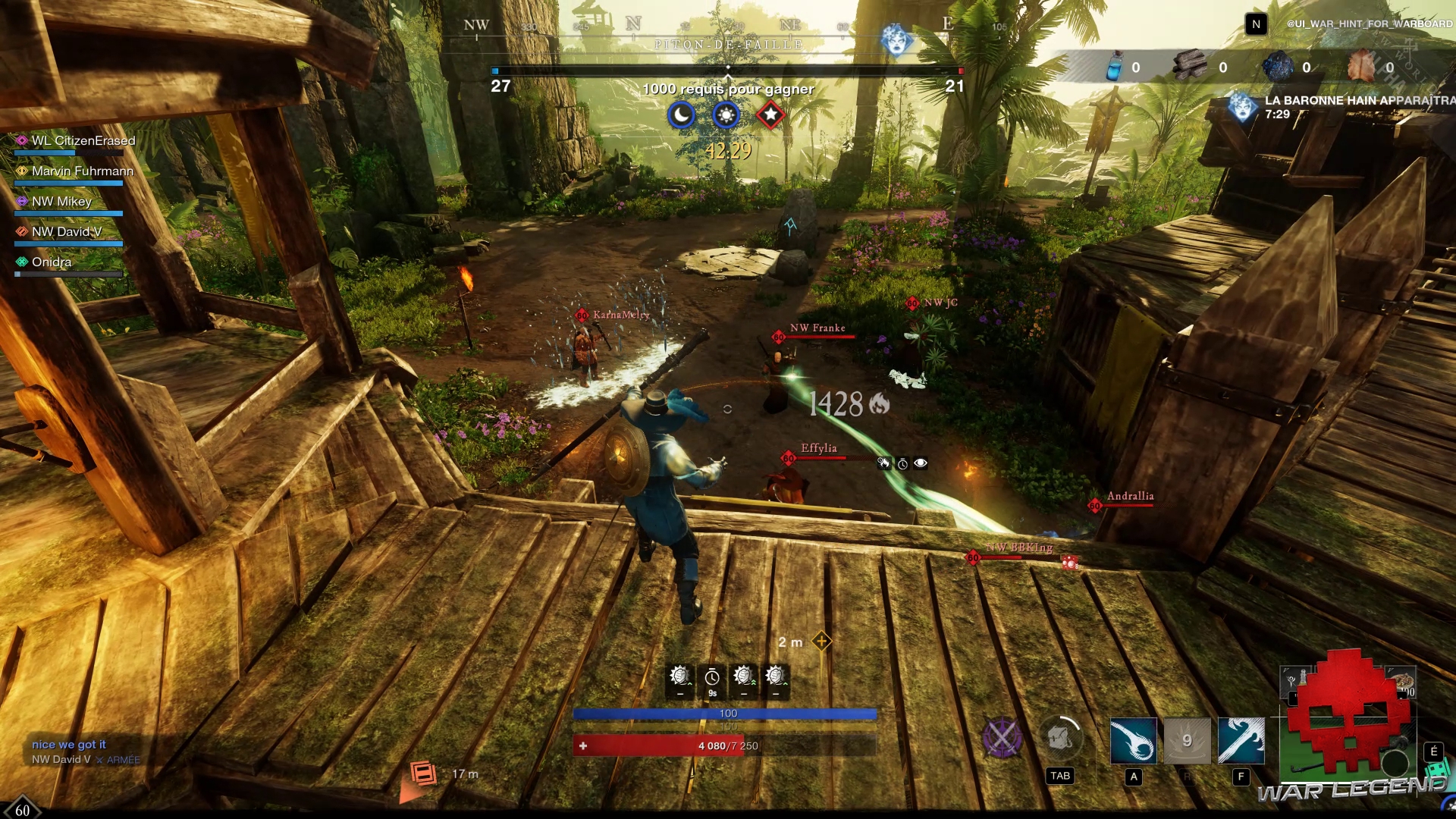1456x819 pixels.
Task: Click the dark ore resource icon
Action: point(1278,67)
